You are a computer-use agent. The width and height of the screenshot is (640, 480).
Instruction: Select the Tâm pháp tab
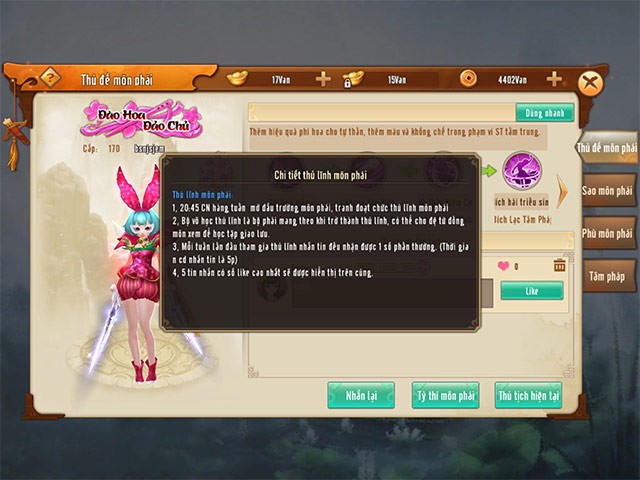pos(608,275)
